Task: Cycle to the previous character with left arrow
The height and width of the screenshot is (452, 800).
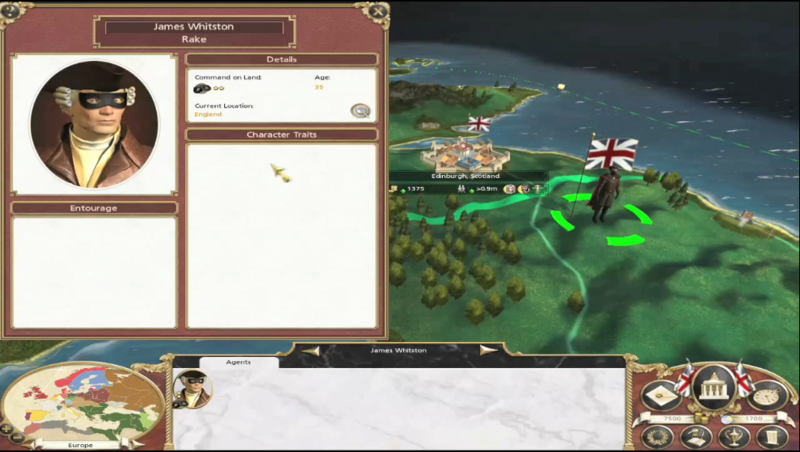Action: [311, 351]
